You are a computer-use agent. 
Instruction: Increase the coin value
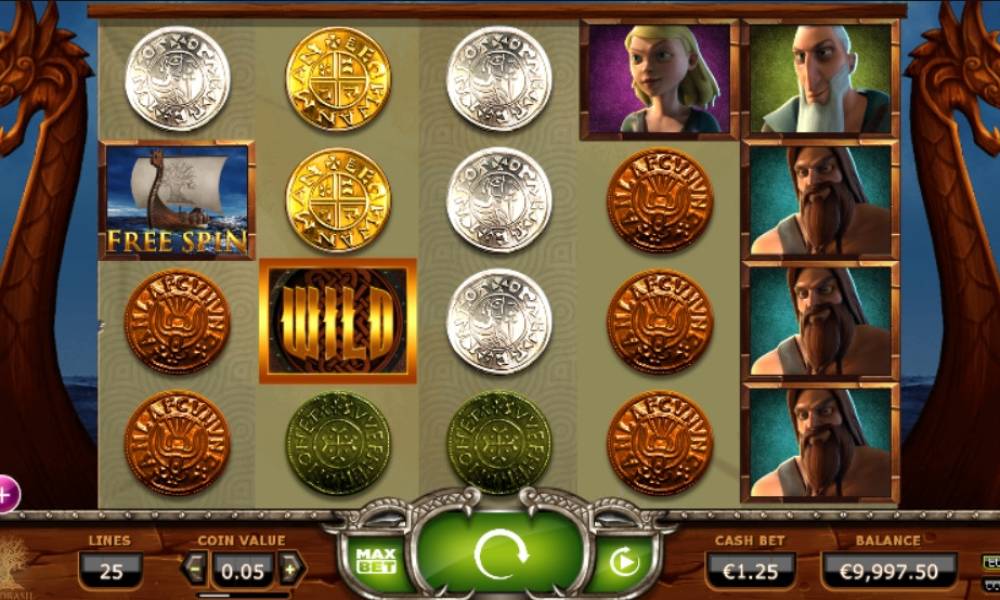291,569
